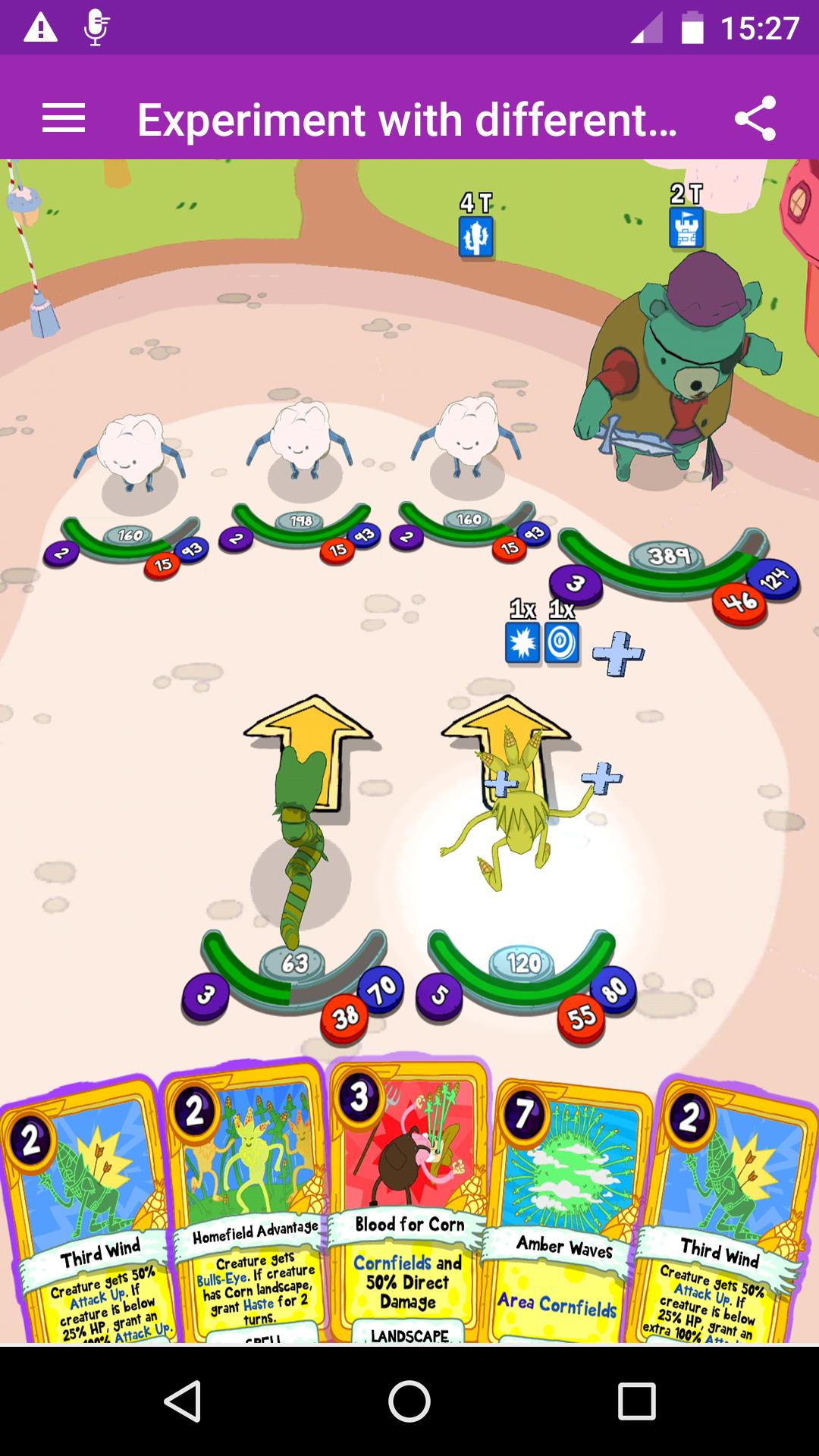Viewport: 819px width, 1456px height.
Task: Tap the Android home circle button
Action: click(x=409, y=1401)
